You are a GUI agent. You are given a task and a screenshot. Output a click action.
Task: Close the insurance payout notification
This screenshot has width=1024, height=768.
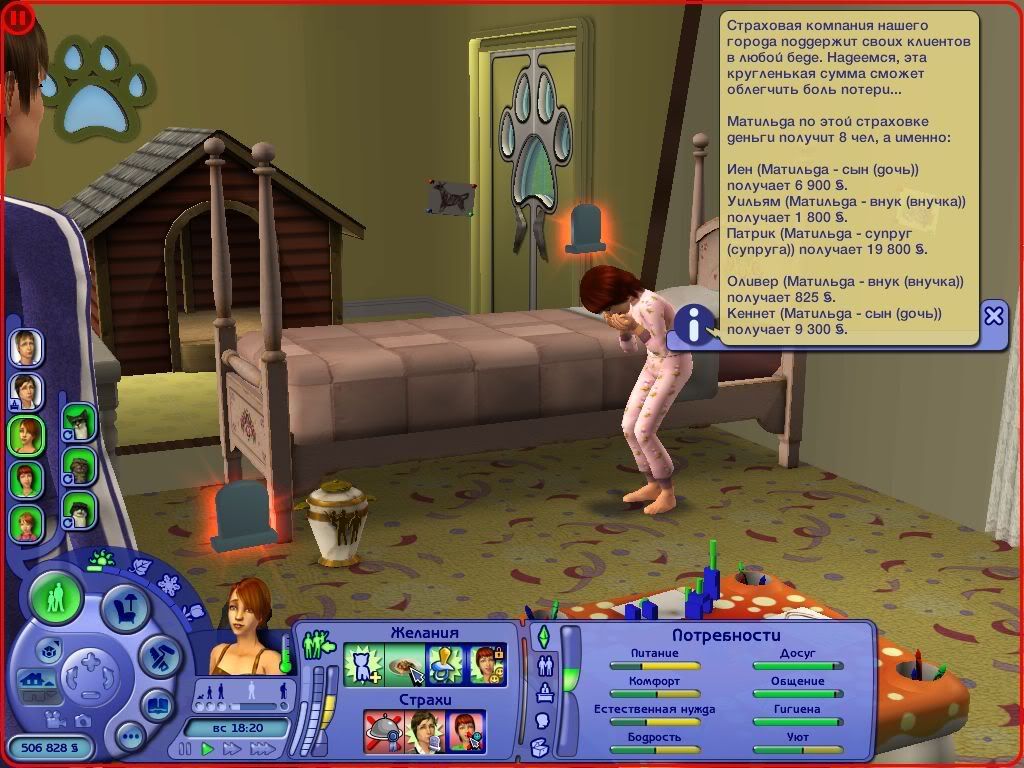pos(993,316)
